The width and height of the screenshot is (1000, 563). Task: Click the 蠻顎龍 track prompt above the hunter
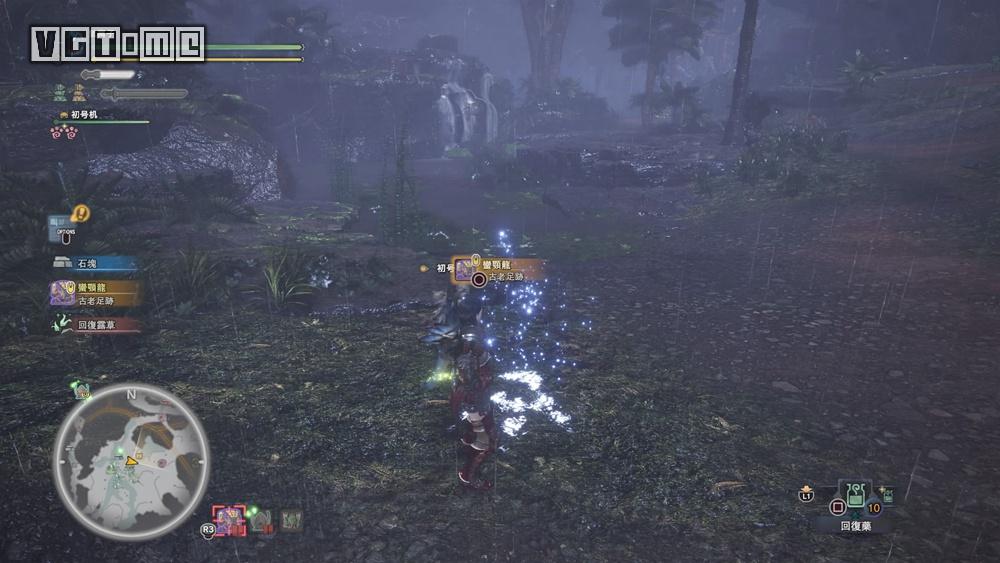coord(498,269)
